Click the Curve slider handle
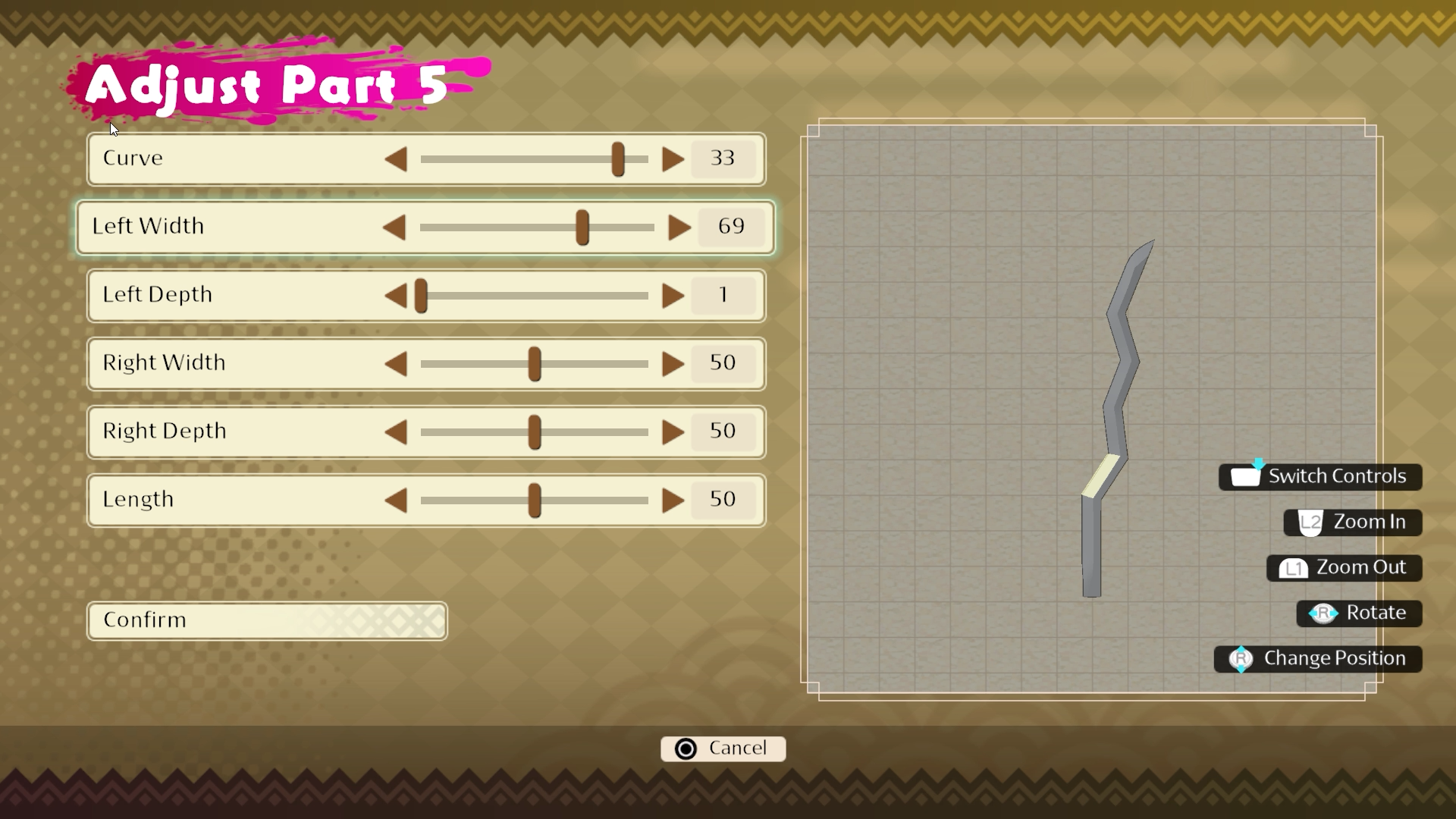The height and width of the screenshot is (819, 1456). 618,159
